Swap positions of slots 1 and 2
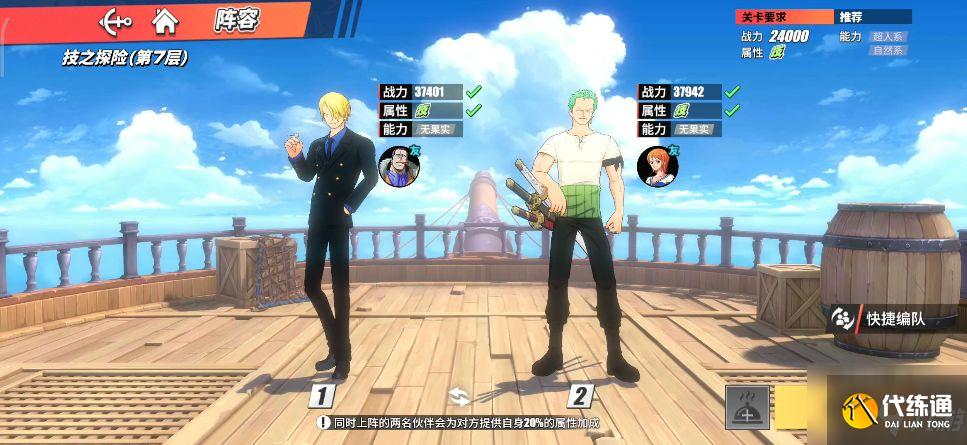 click(x=458, y=394)
